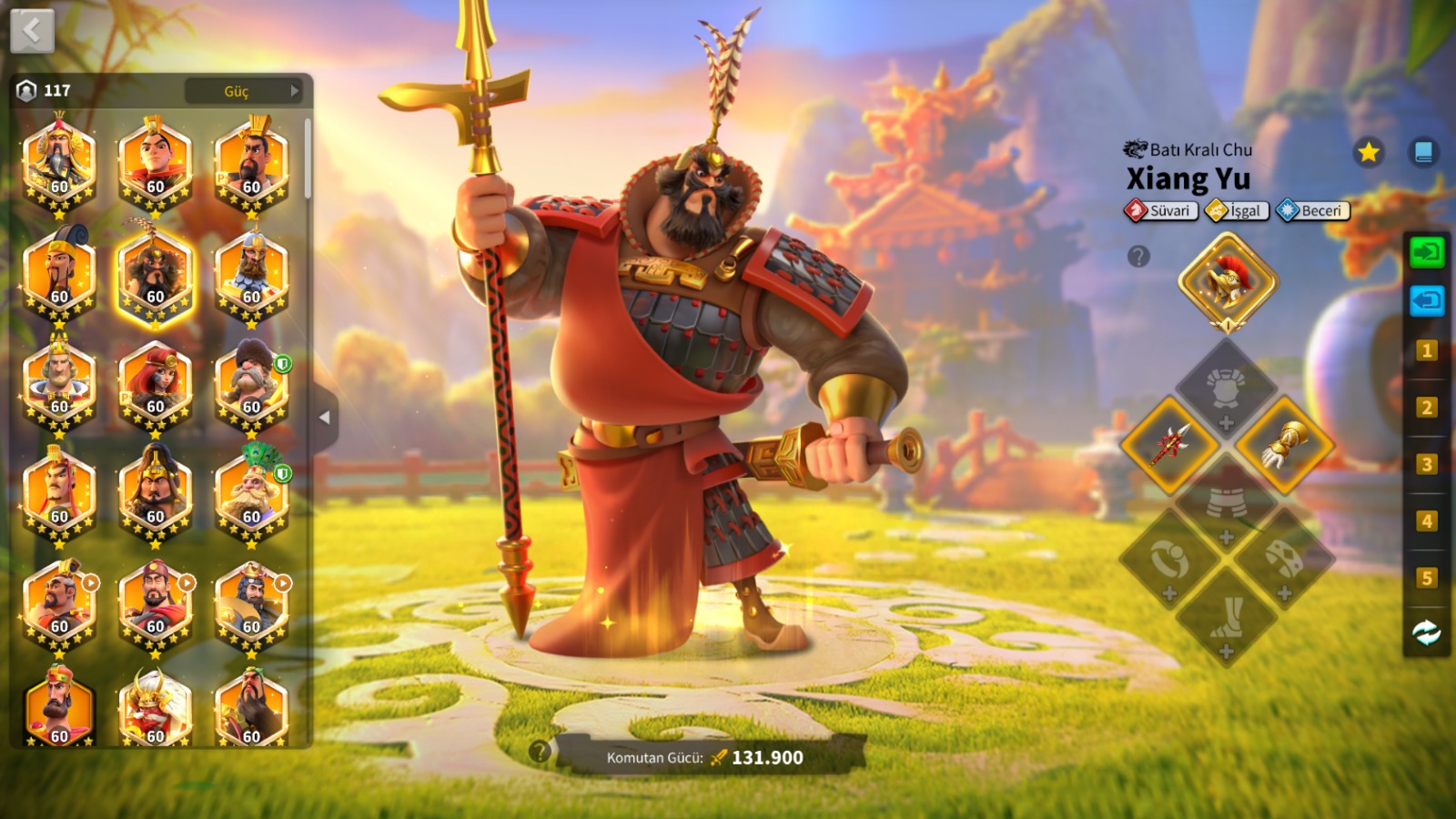Go back using the arrow button

(32, 32)
